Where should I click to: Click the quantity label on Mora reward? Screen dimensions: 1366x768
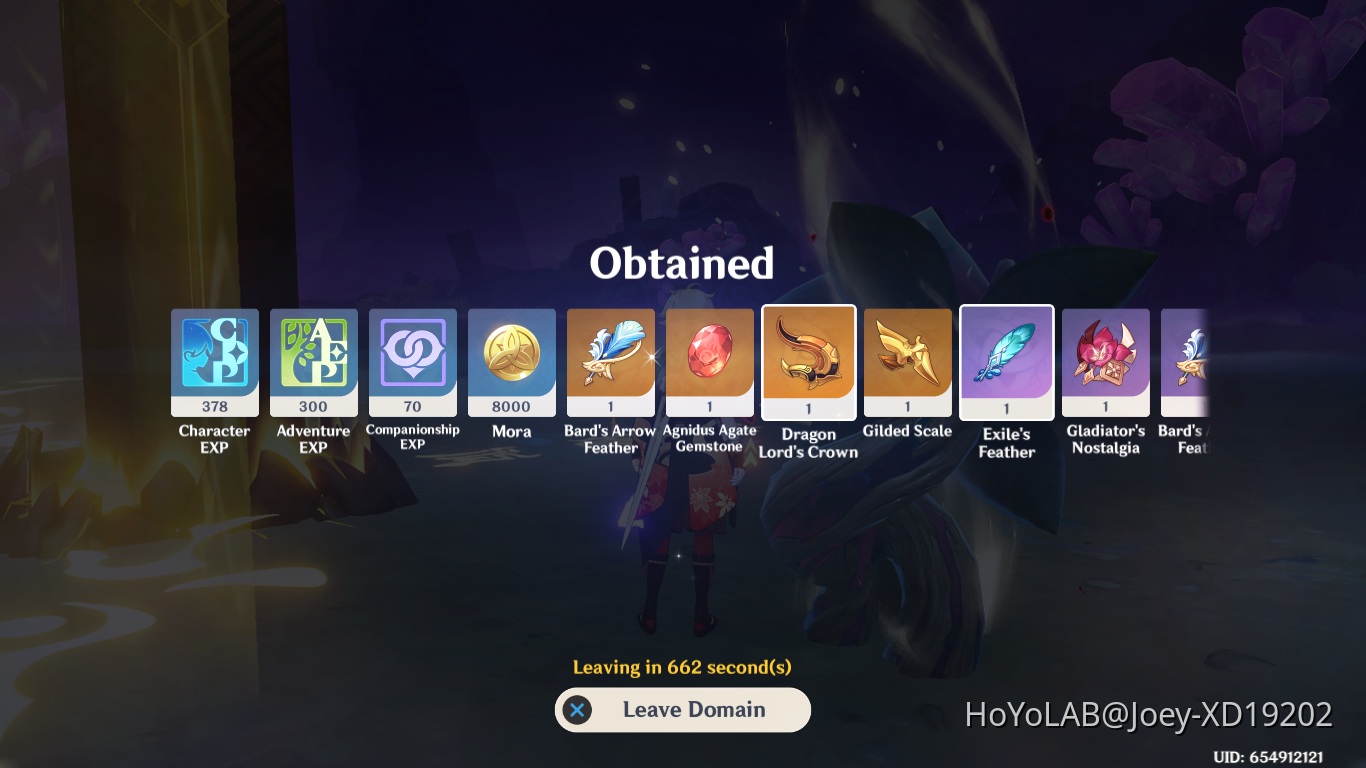tap(511, 407)
